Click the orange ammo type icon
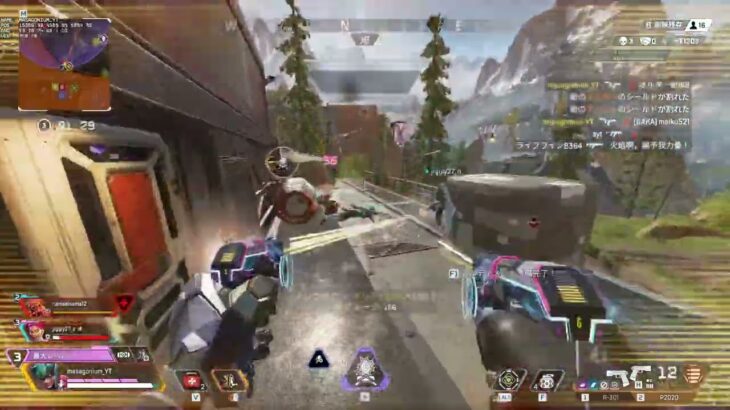 pos(691,375)
